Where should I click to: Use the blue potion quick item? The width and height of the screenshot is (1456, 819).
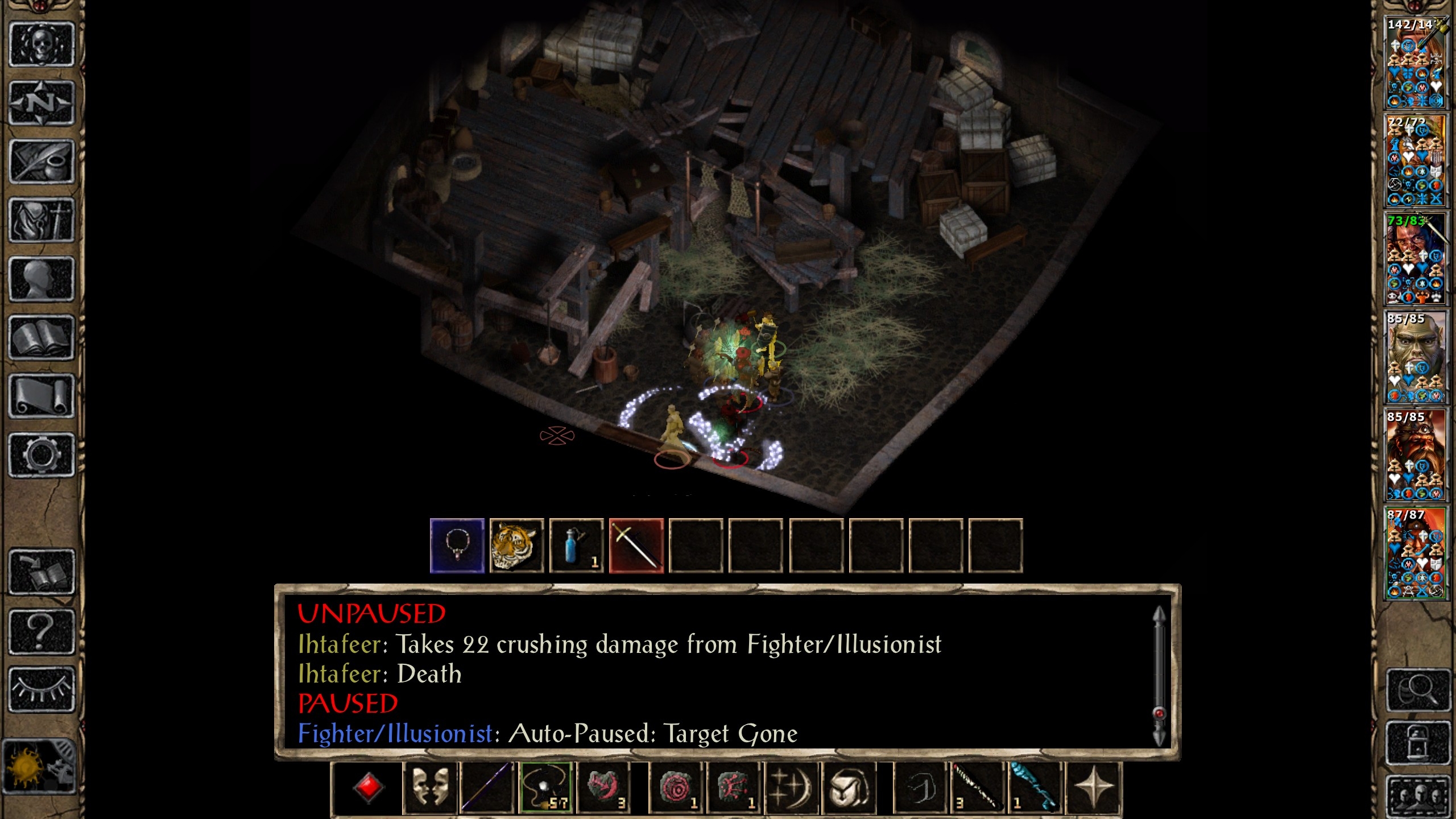(576, 545)
